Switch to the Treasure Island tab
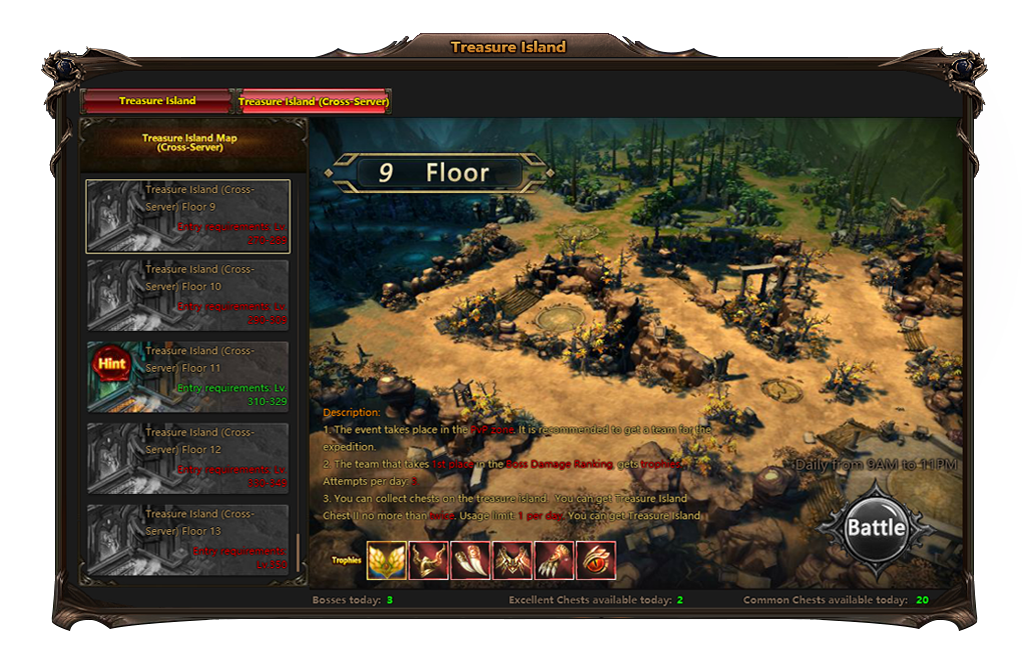The image size is (1024, 668). 157,101
